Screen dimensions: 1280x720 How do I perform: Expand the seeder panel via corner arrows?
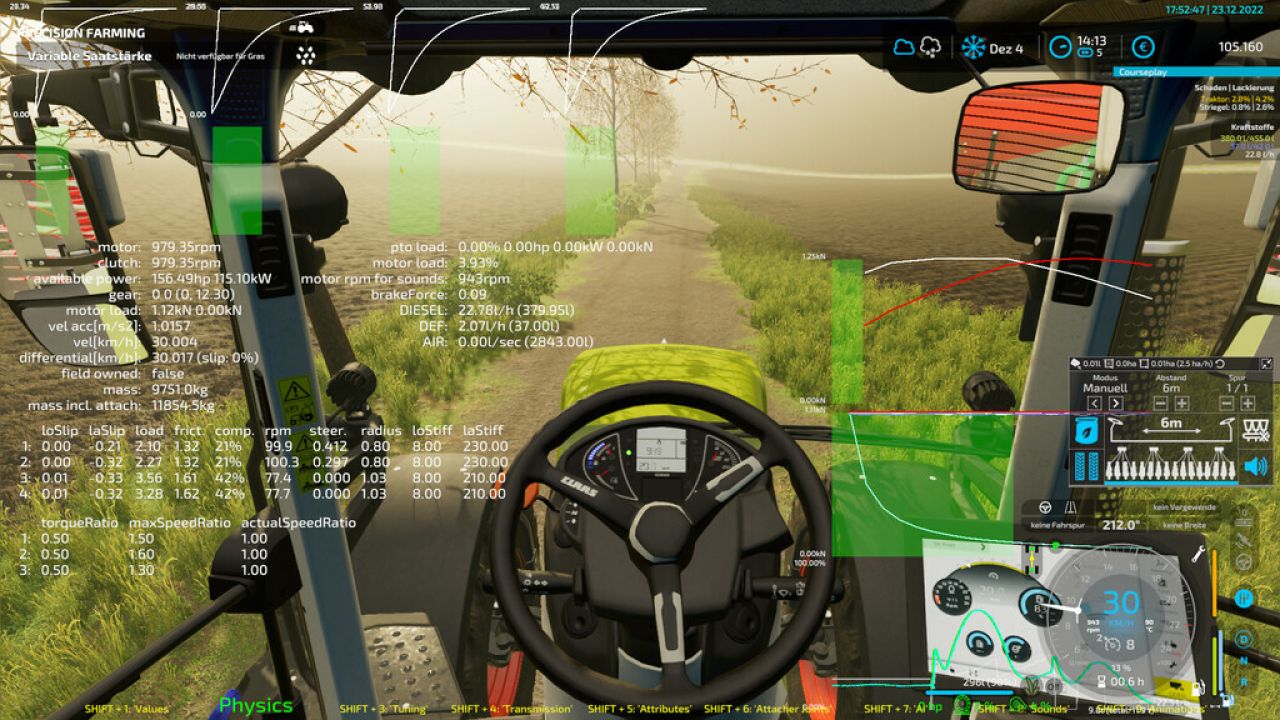(x=1267, y=362)
